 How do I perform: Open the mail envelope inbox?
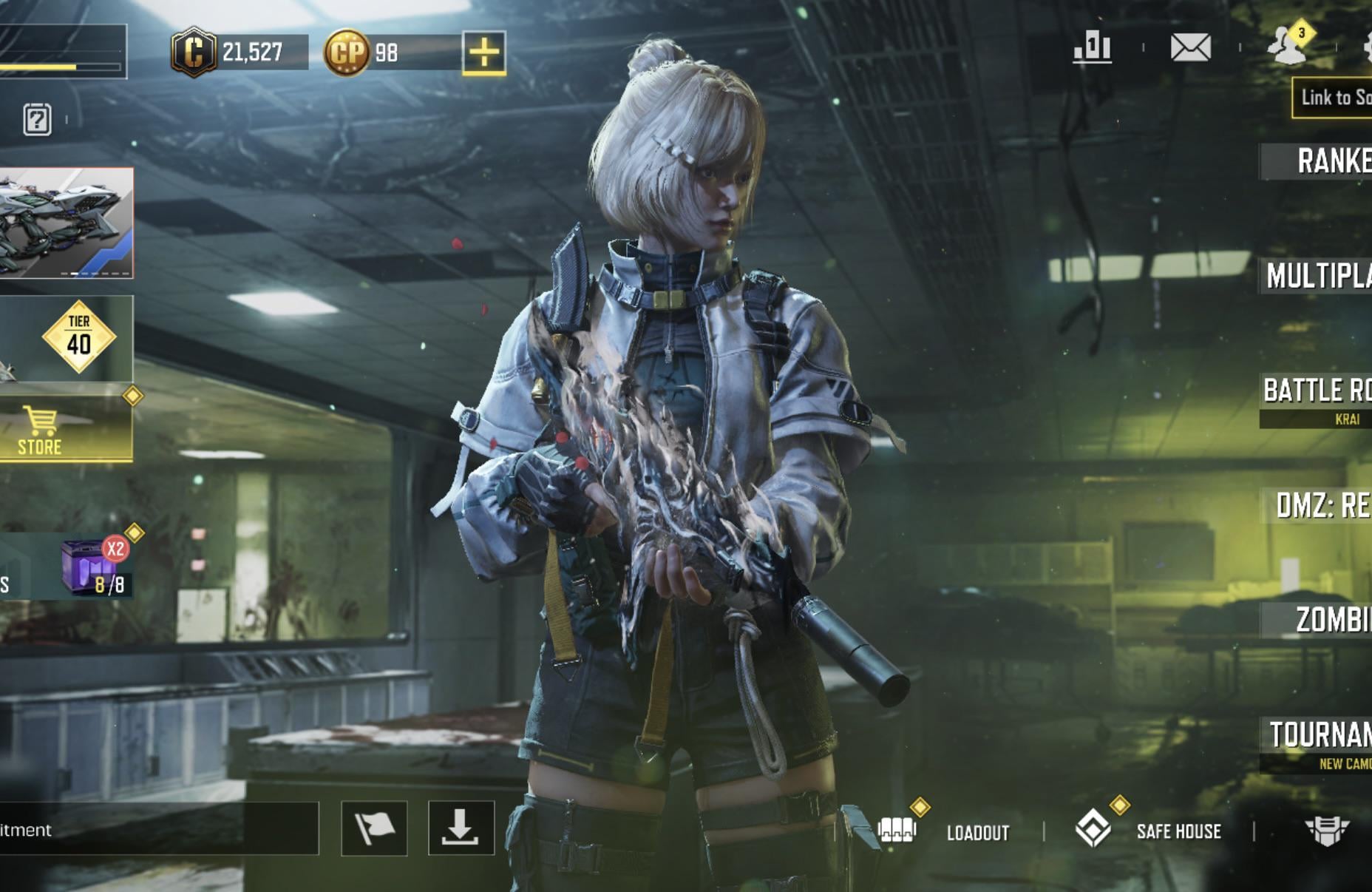point(1191,48)
